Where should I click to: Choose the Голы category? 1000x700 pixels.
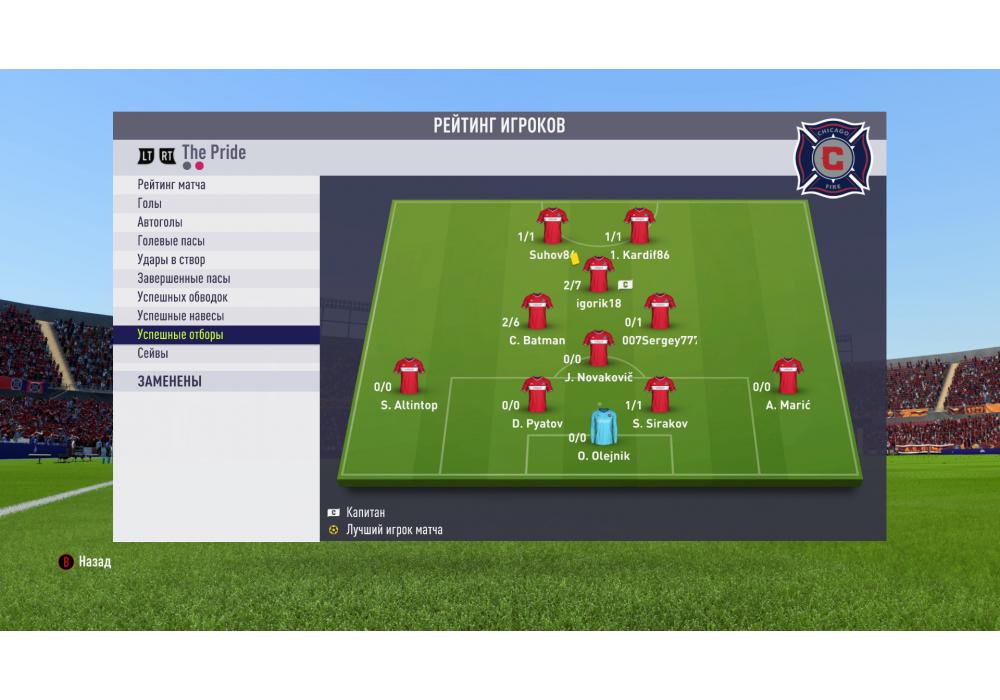[216, 203]
